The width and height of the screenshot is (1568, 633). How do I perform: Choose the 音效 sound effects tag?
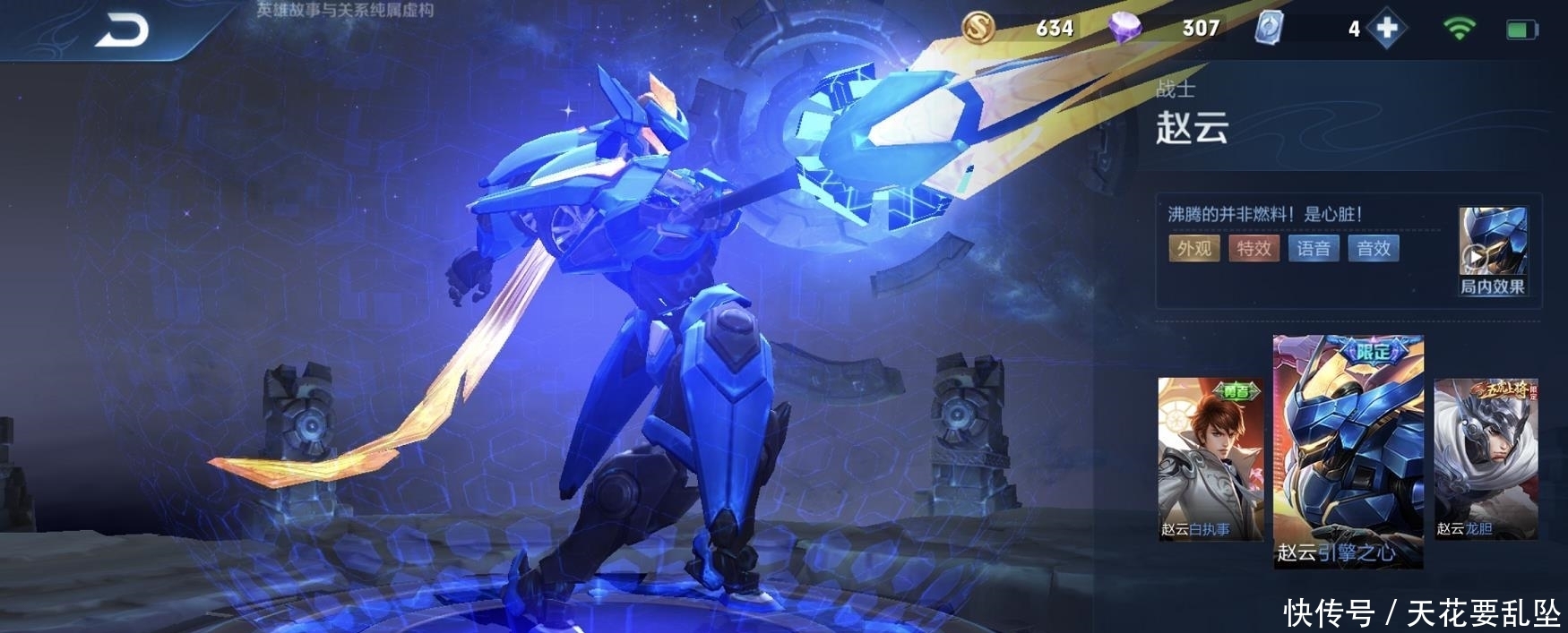[1373, 249]
